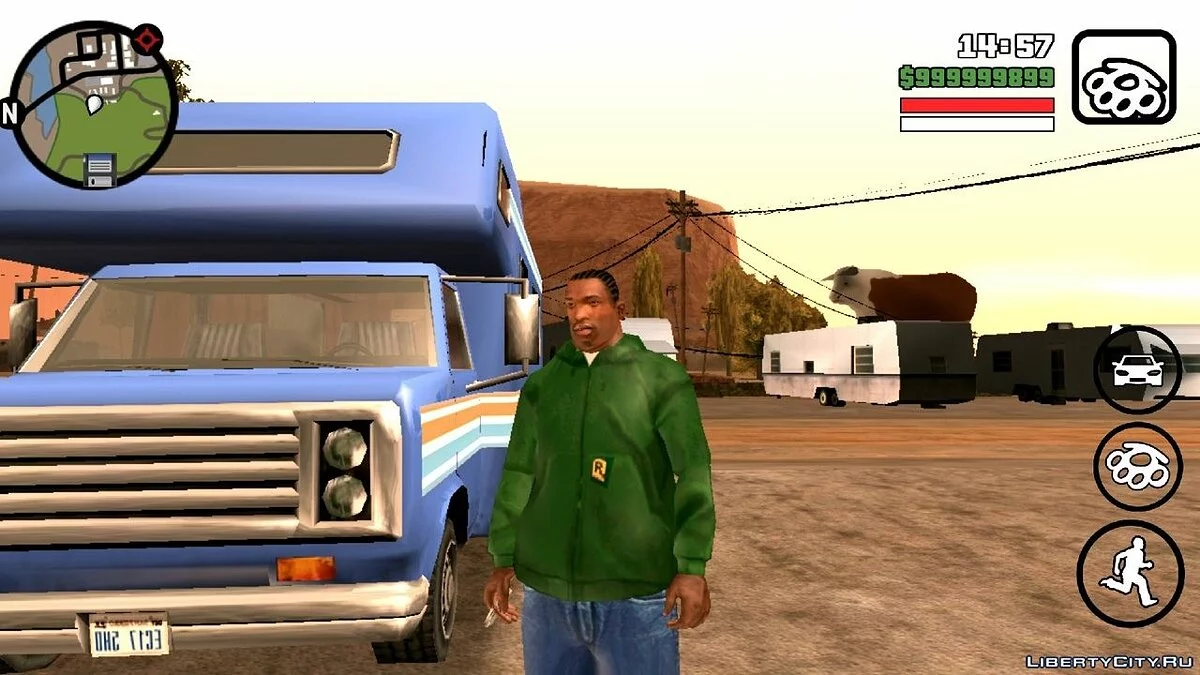
Task: Enter vehicle with the car button
Action: 1137,370
